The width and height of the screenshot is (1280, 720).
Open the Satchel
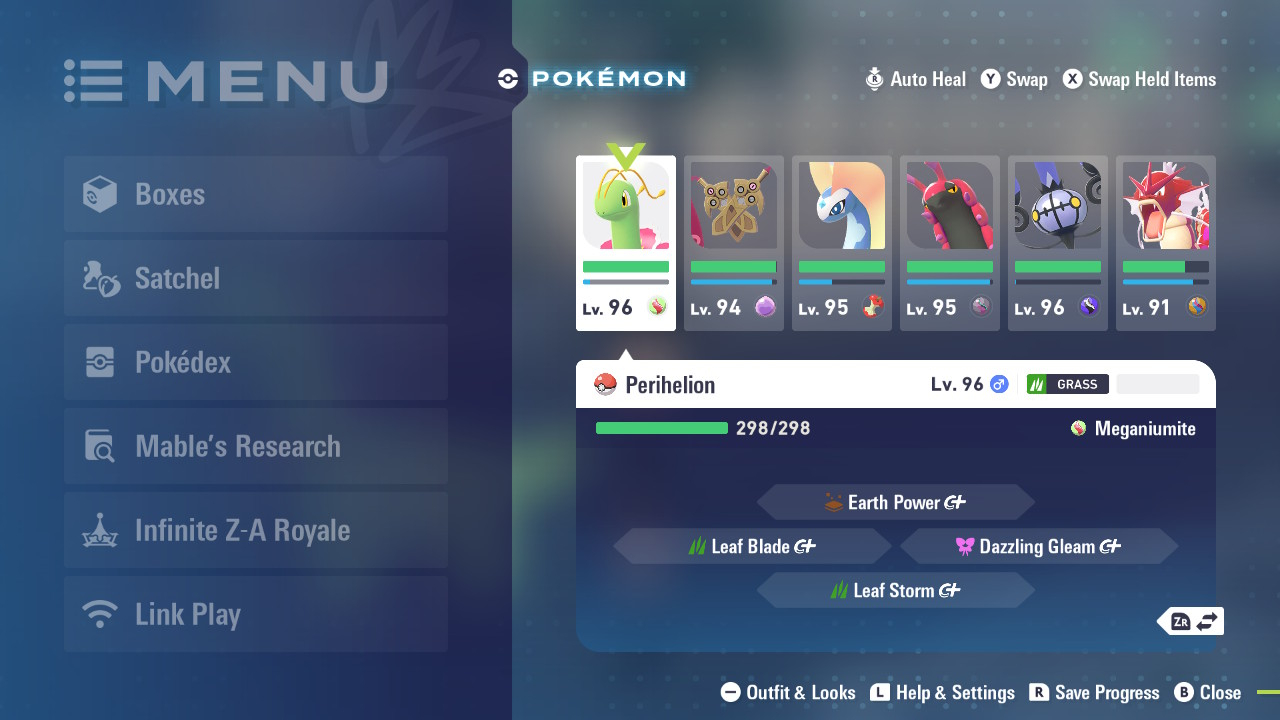coord(255,278)
